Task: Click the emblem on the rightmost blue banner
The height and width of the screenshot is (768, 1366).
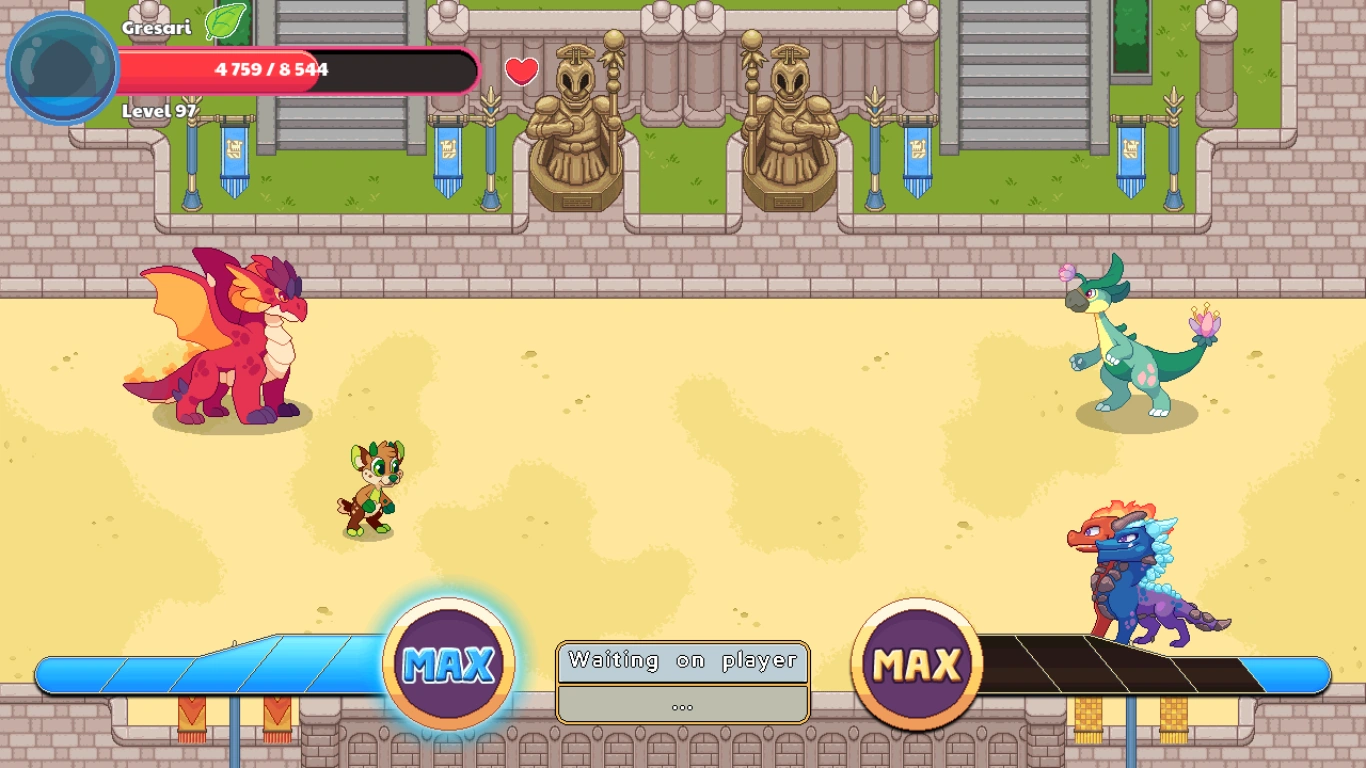Action: 1131,150
